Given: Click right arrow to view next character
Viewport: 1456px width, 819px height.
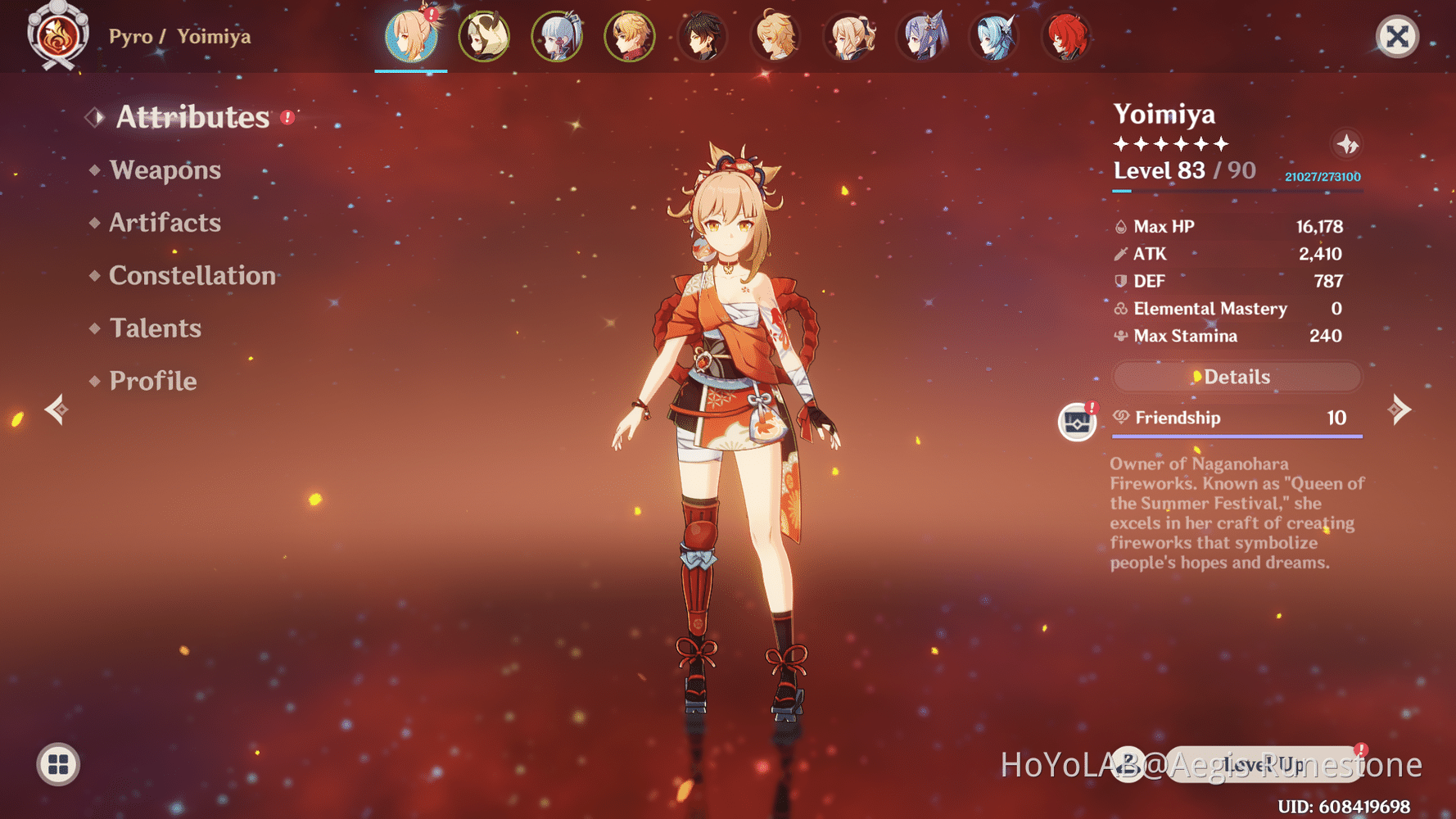Looking at the screenshot, I should tap(1403, 409).
